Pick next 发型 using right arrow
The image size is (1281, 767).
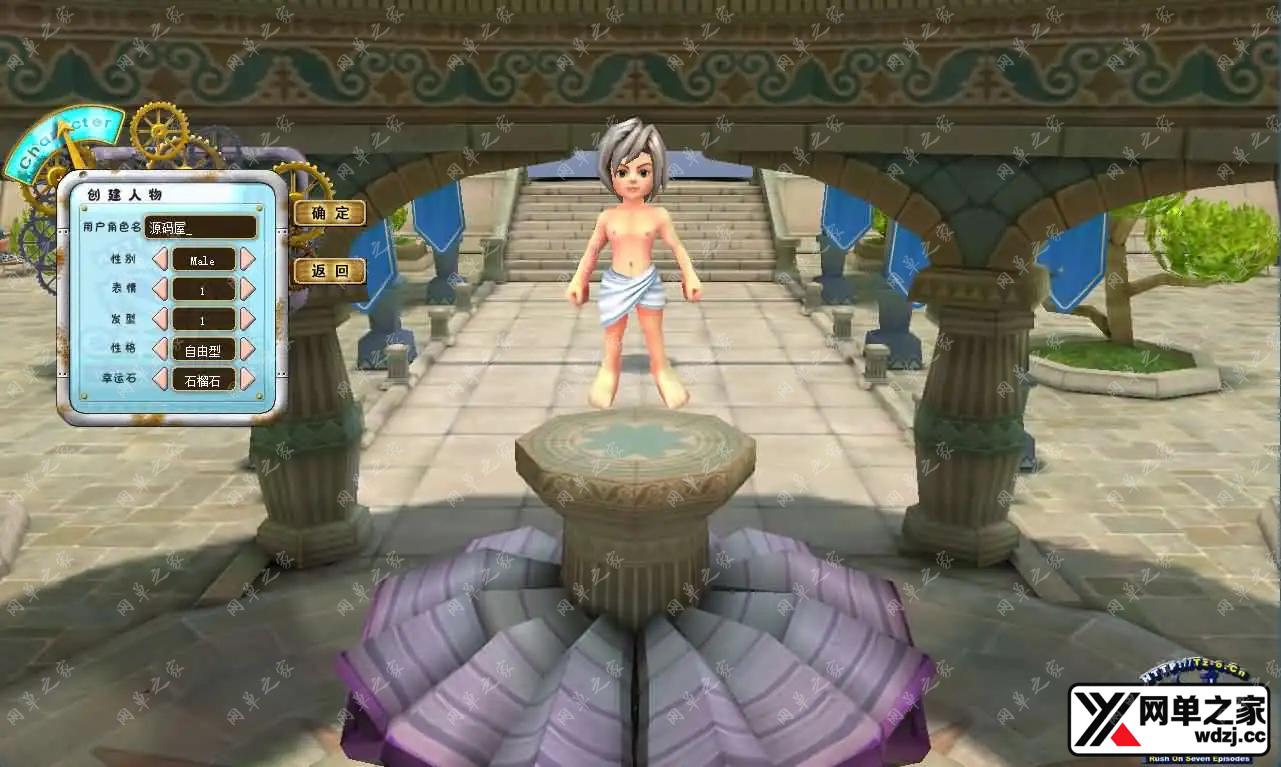click(247, 320)
